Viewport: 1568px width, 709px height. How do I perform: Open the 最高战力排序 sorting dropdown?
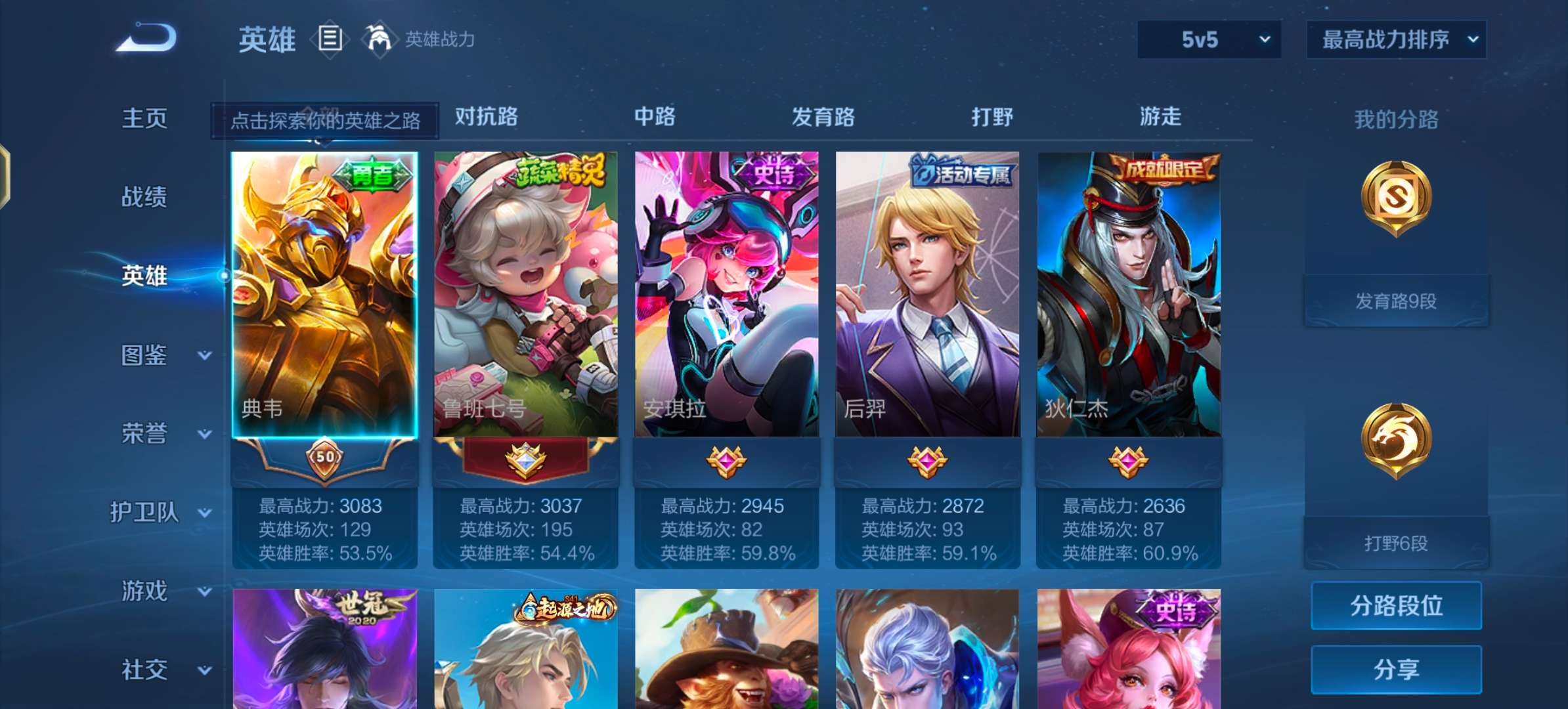point(1397,39)
